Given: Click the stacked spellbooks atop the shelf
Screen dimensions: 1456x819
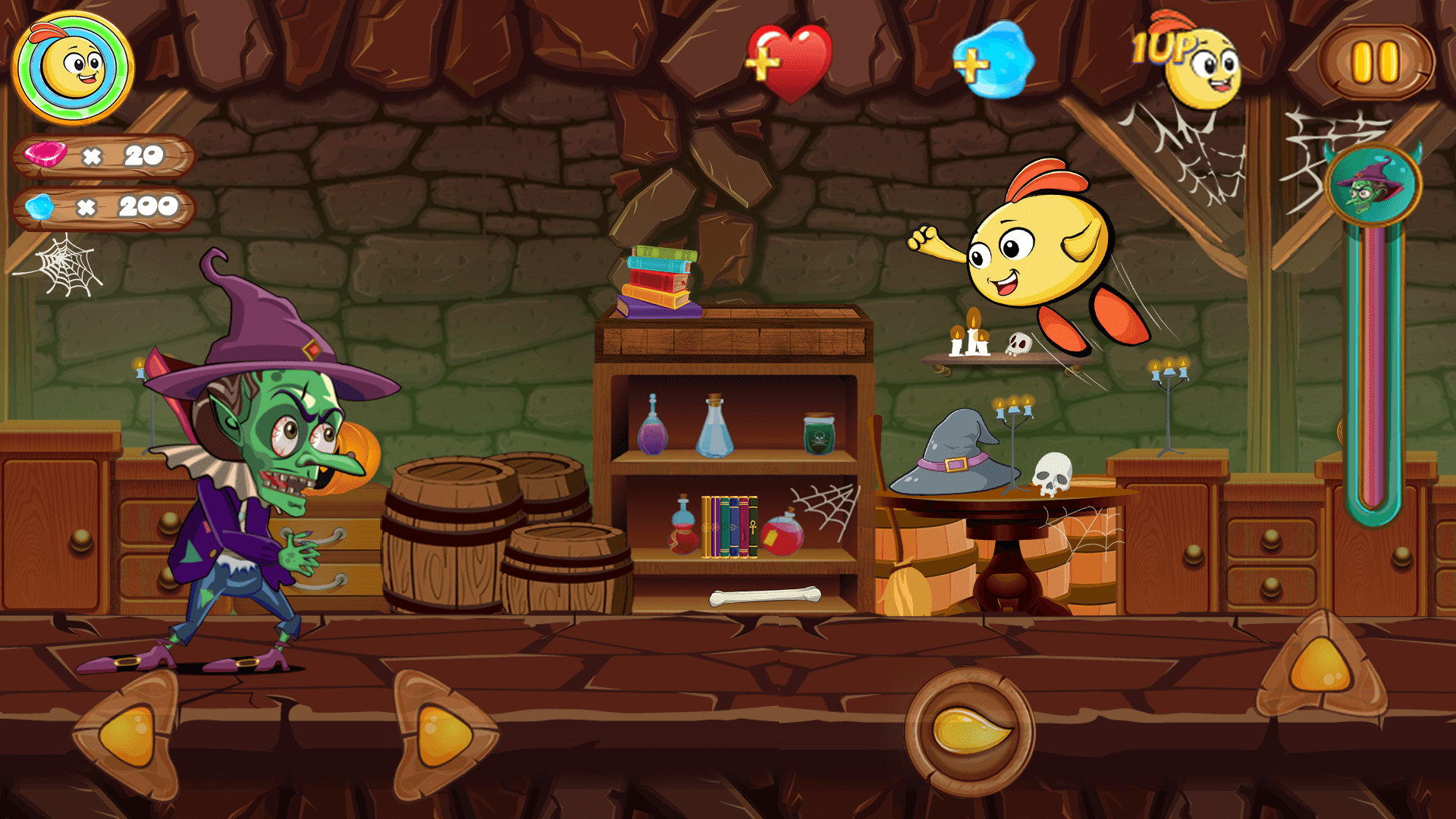Looking at the screenshot, I should pyautogui.click(x=660, y=281).
